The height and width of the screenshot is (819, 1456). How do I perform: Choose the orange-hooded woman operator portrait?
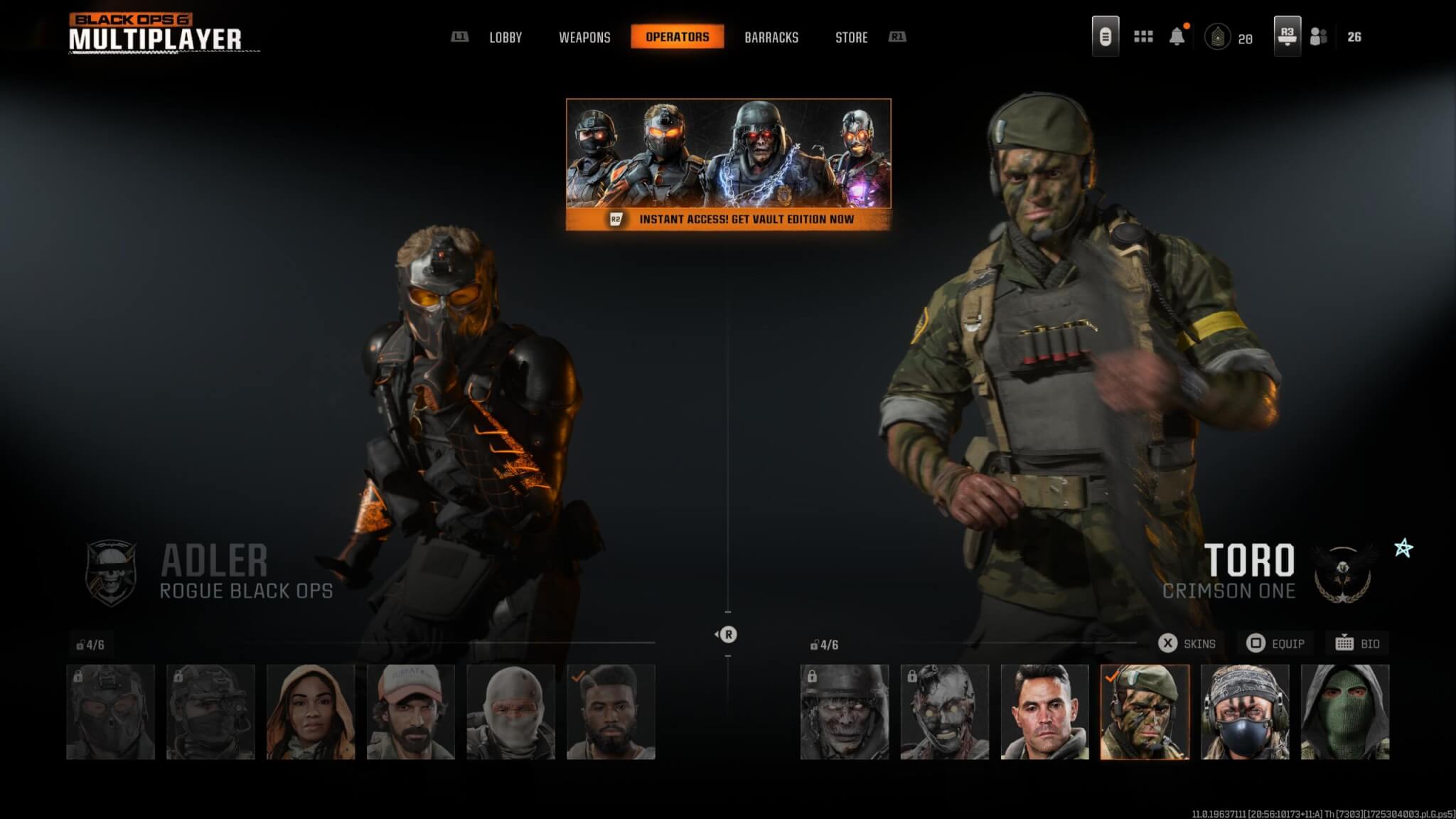click(311, 712)
